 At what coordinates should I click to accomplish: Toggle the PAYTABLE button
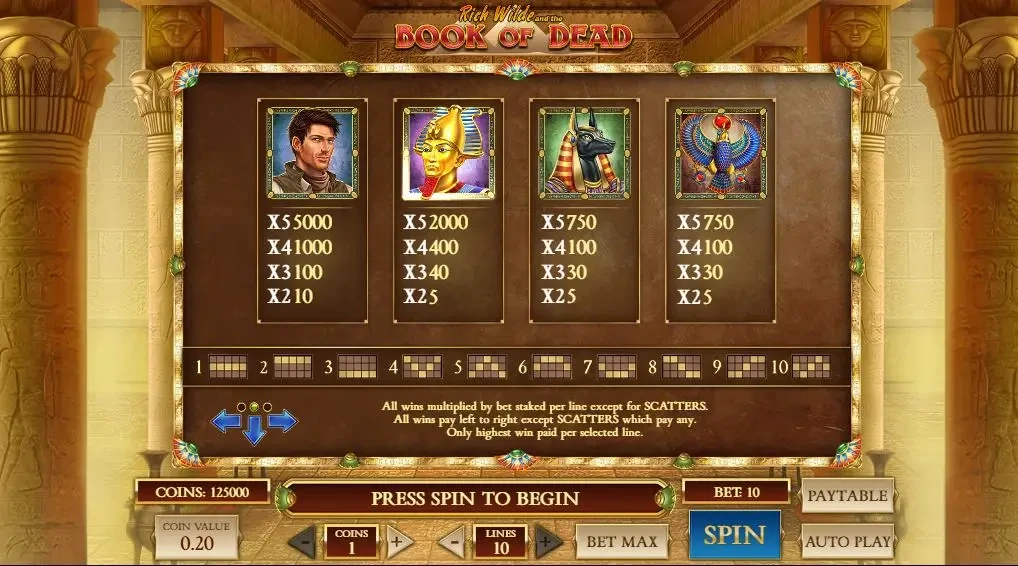(x=847, y=495)
